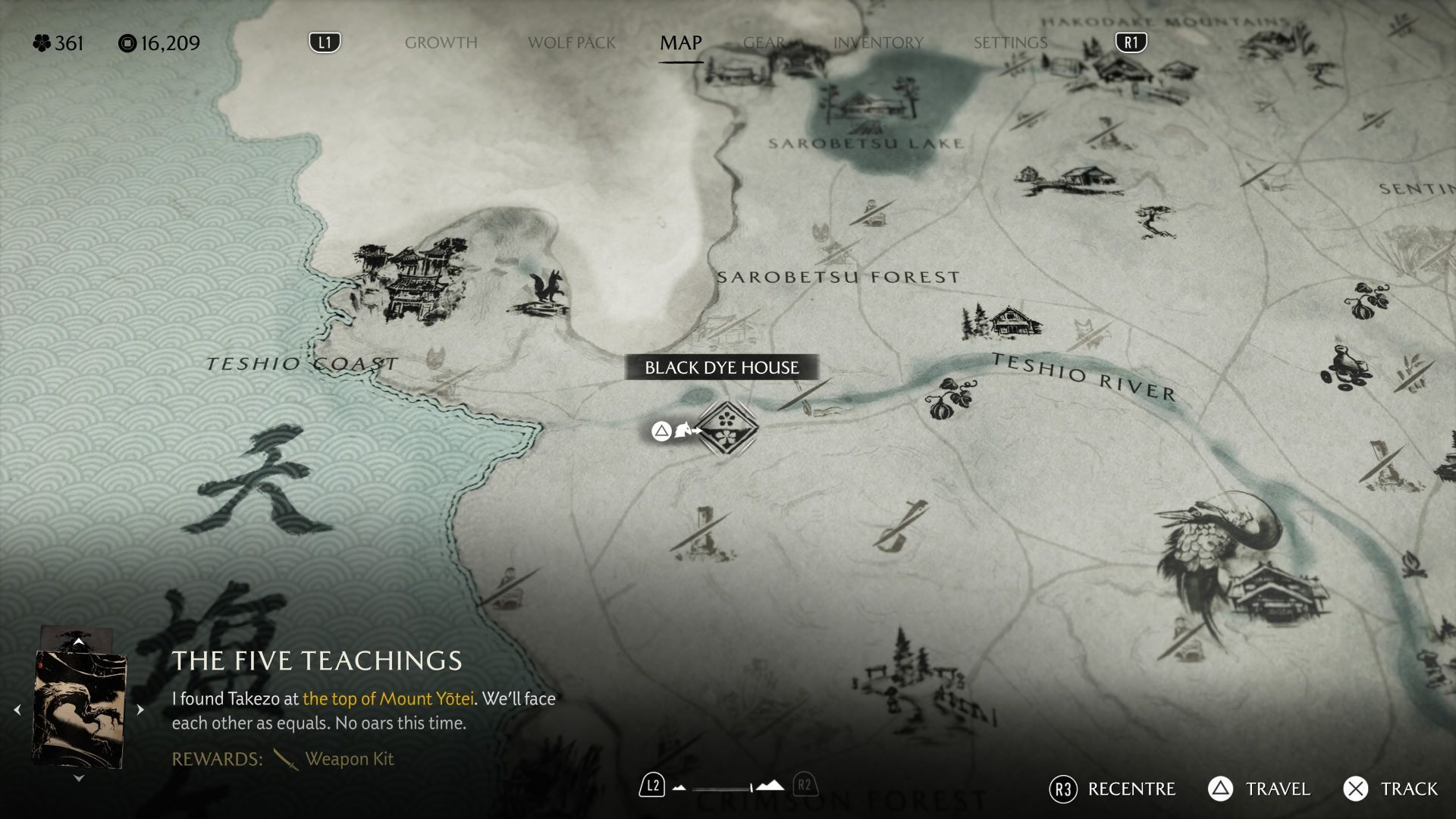Switch to the Settings tab
The height and width of the screenshot is (819, 1456).
(1010, 43)
